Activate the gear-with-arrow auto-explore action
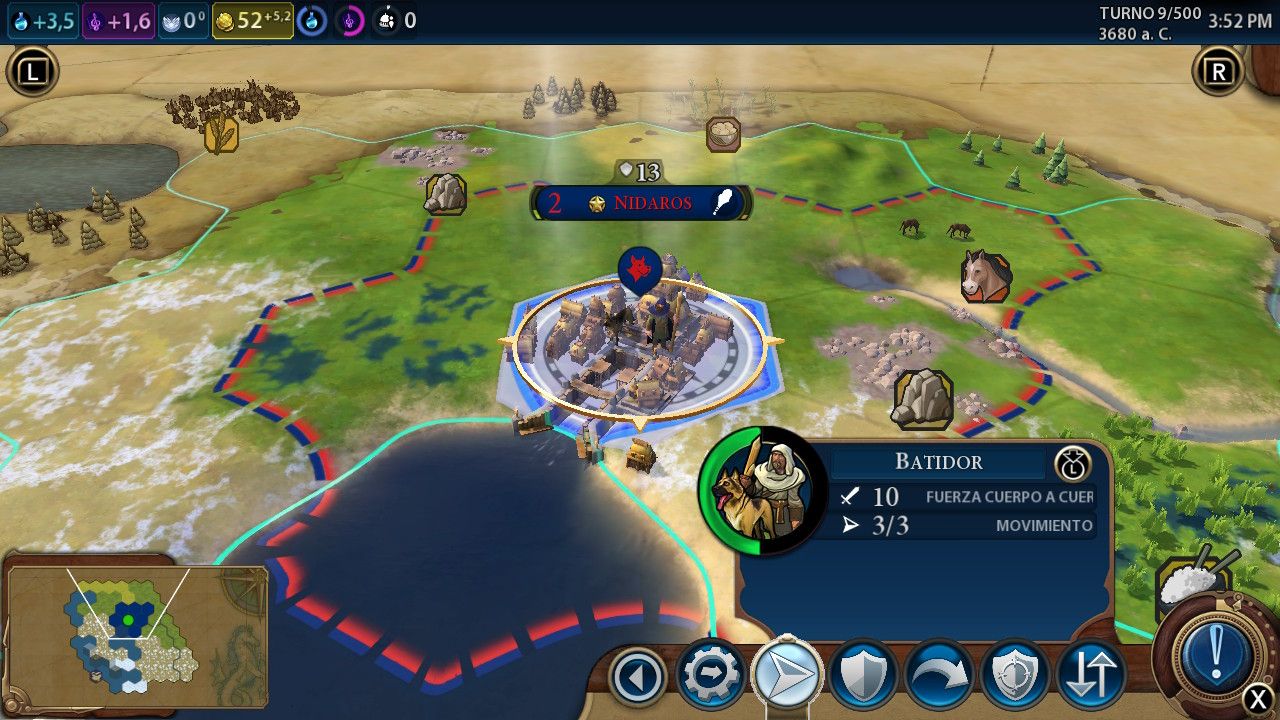This screenshot has height=720, width=1280. coord(712,677)
